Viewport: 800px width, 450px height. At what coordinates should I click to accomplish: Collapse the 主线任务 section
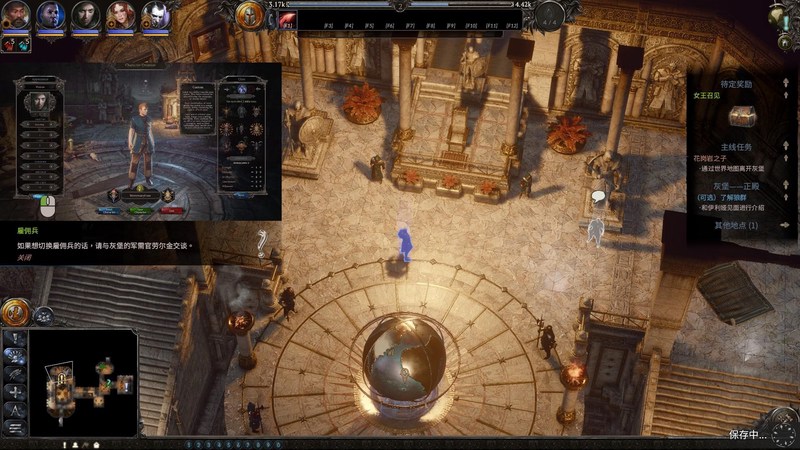tap(785, 146)
